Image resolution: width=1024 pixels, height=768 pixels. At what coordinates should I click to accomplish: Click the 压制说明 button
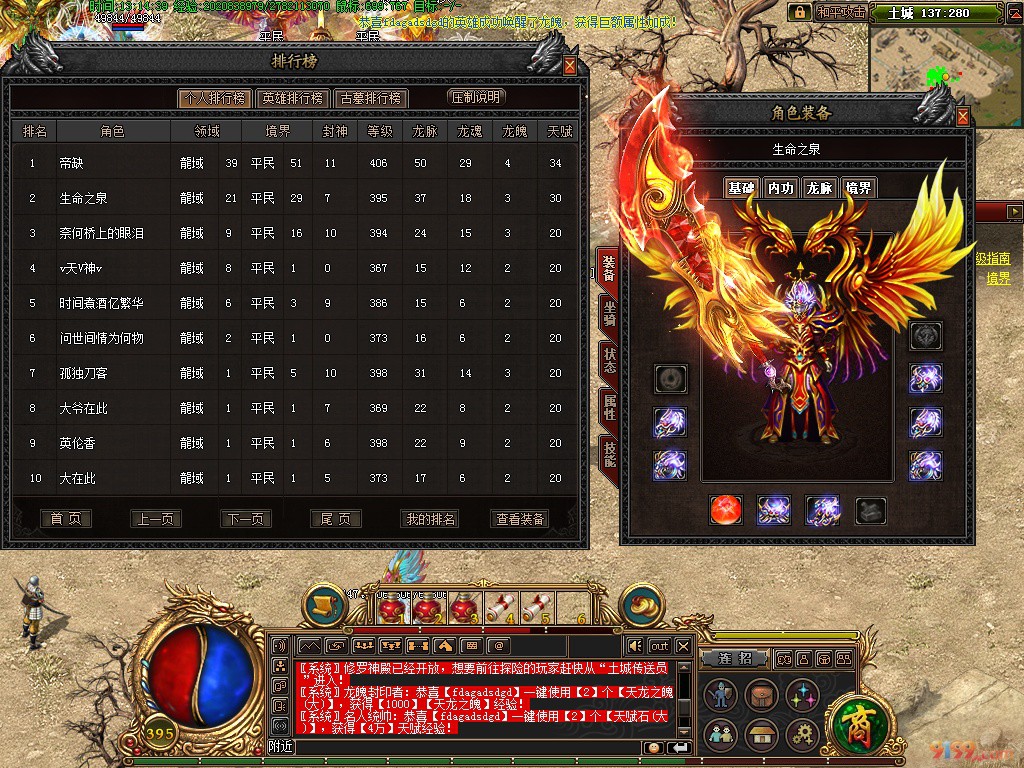pyautogui.click(x=476, y=97)
